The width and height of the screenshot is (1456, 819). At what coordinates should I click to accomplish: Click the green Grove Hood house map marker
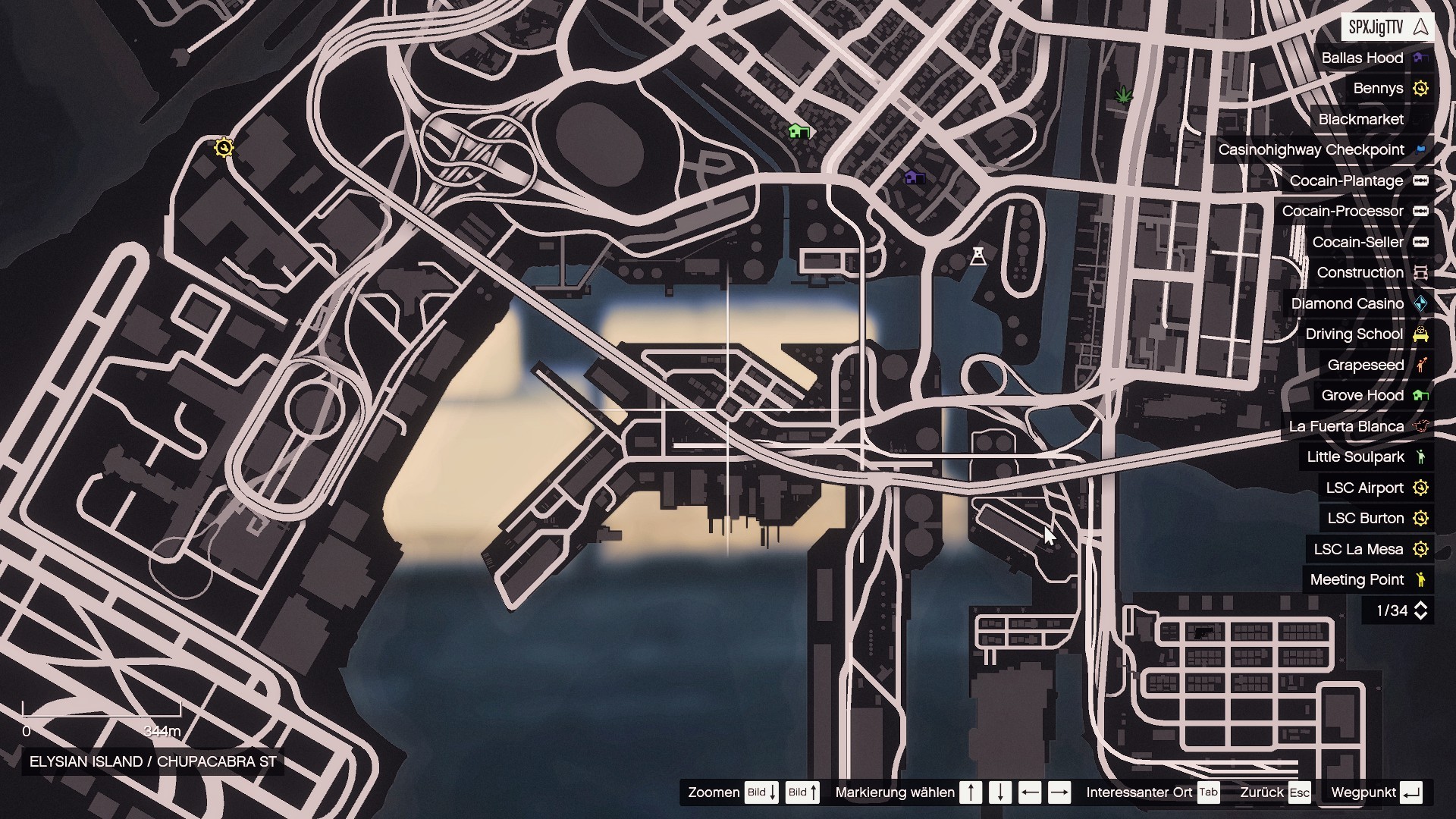[798, 132]
